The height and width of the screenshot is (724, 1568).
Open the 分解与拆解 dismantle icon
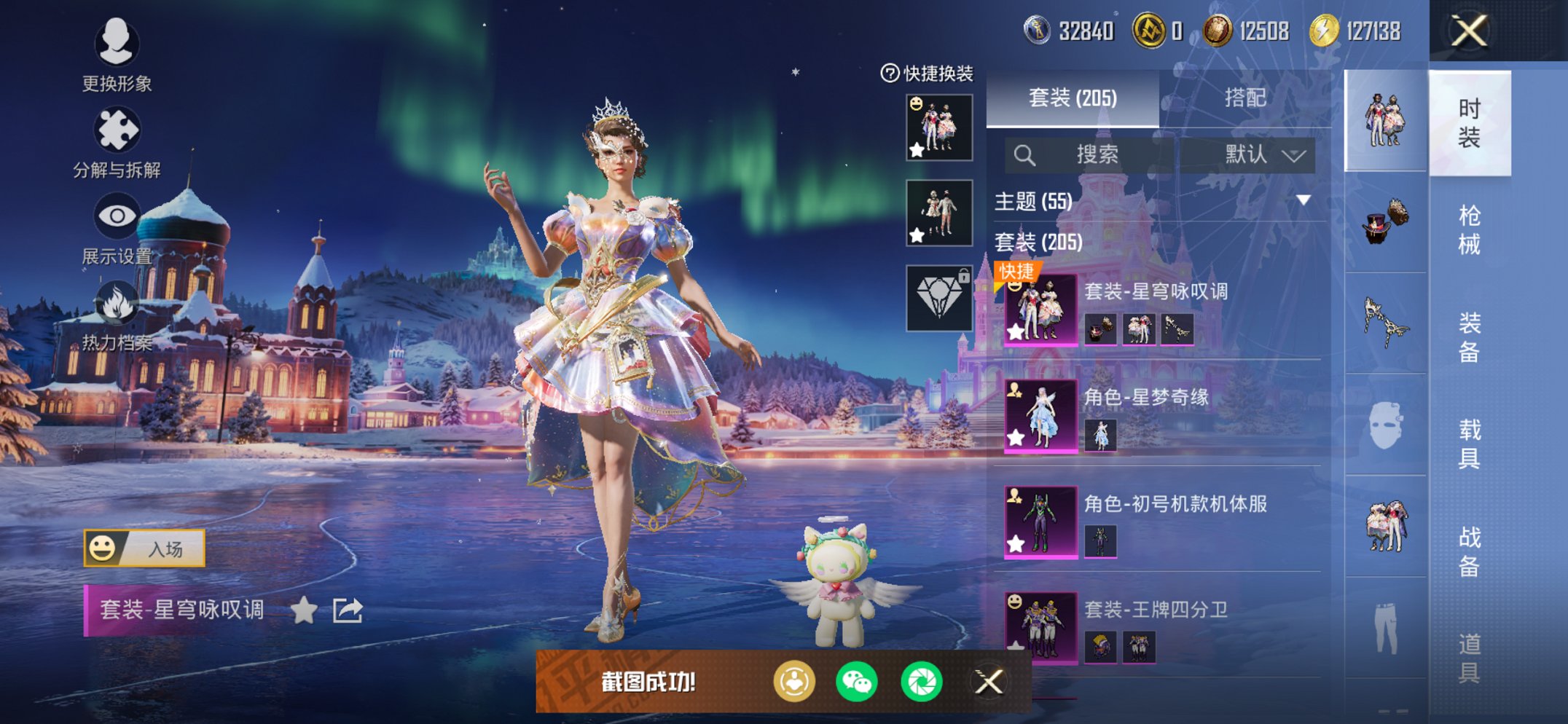(119, 127)
